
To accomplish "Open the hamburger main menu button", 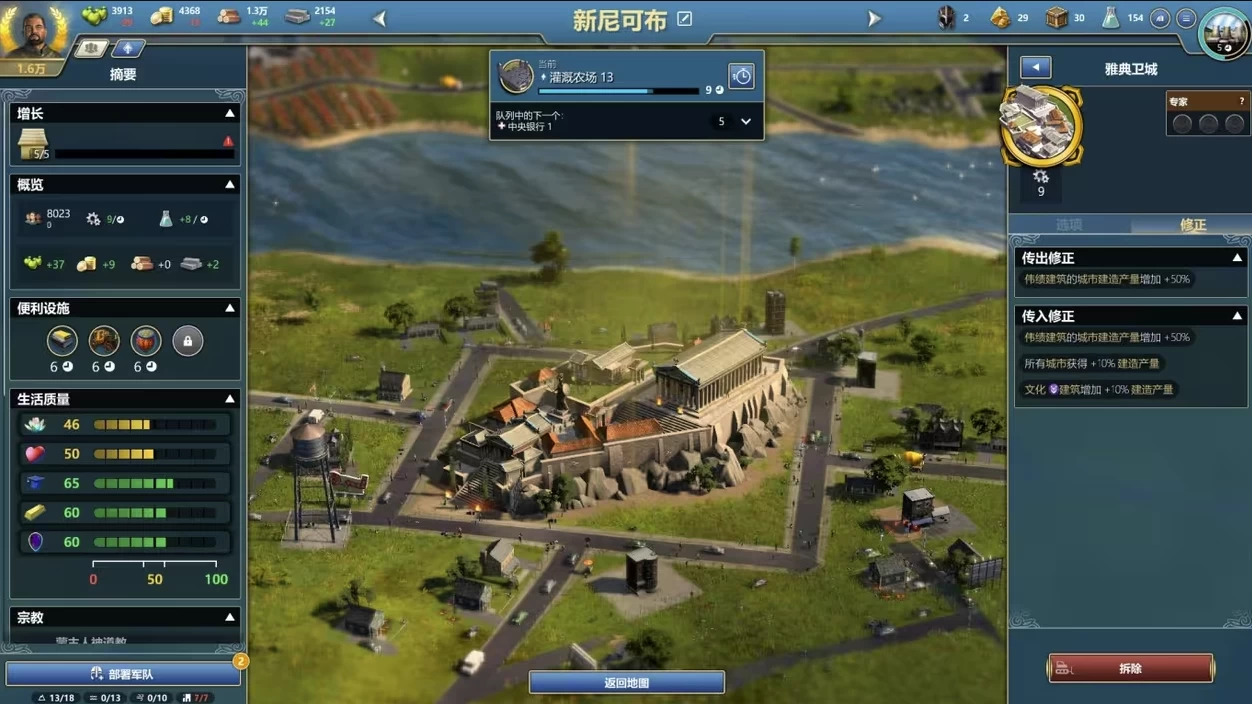I will pyautogui.click(x=1186, y=18).
